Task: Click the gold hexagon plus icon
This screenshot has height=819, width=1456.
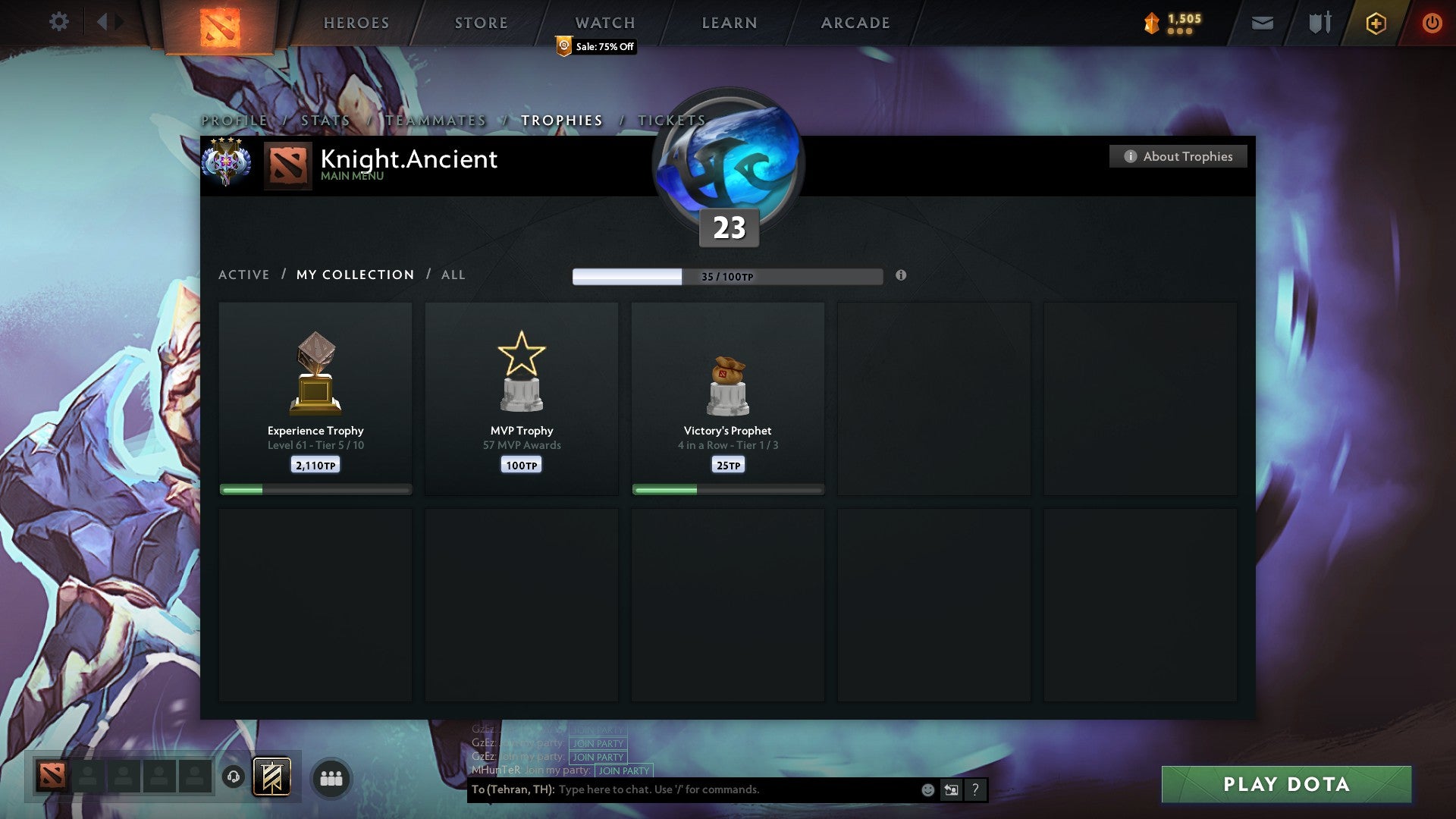Action: pos(1375,24)
